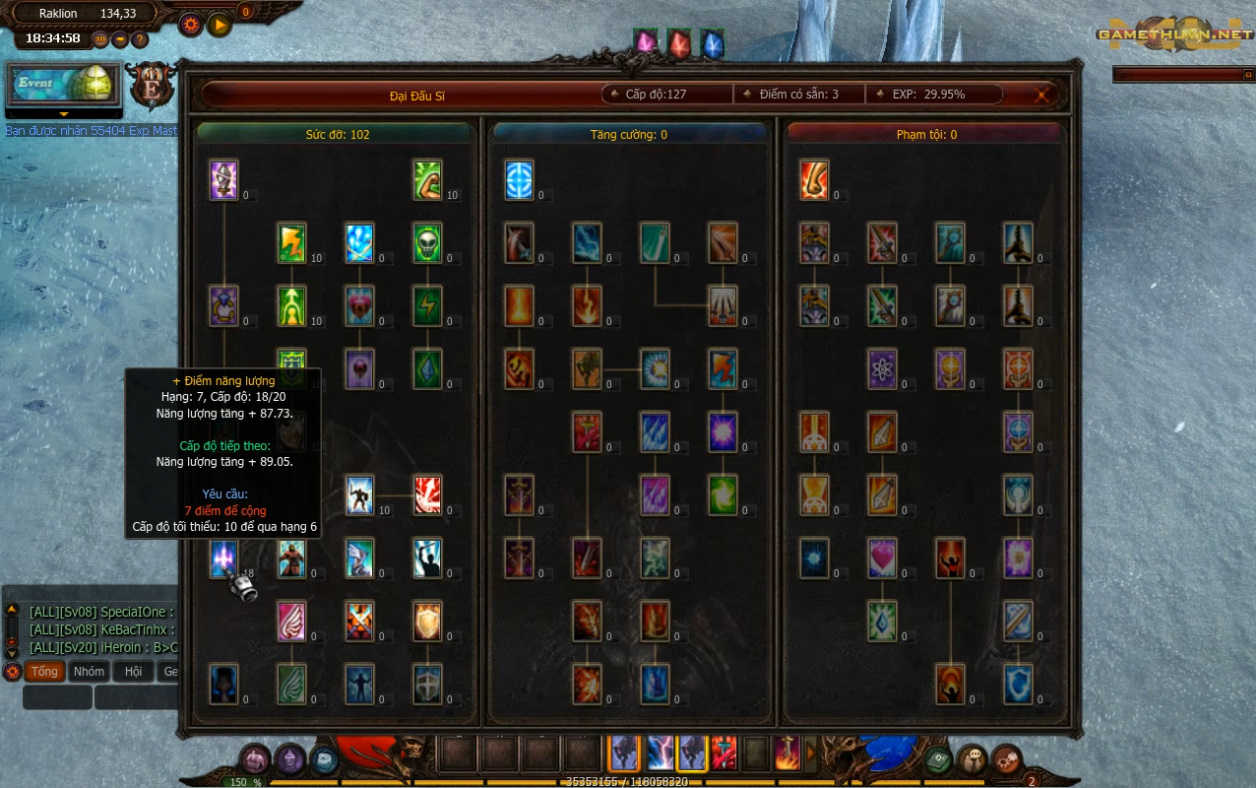Select the crossed swords skill

point(360,621)
